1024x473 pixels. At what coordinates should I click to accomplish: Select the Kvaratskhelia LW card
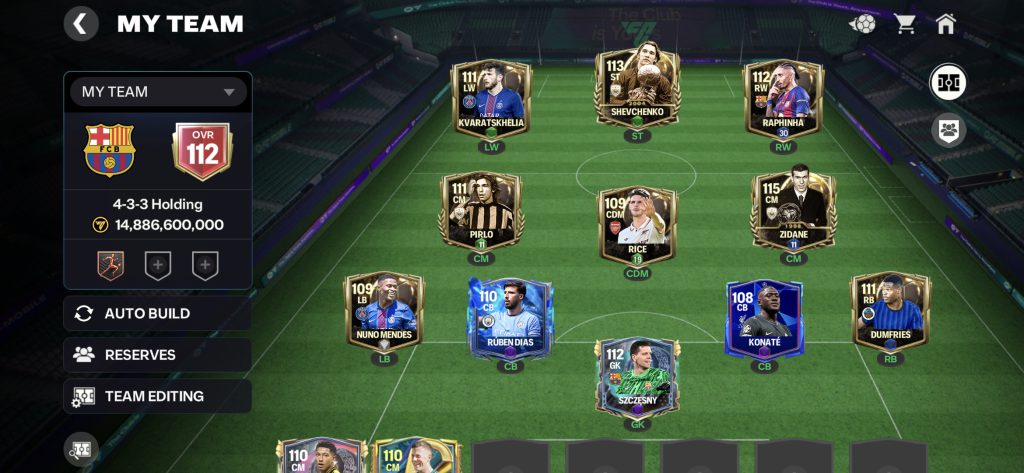point(491,98)
